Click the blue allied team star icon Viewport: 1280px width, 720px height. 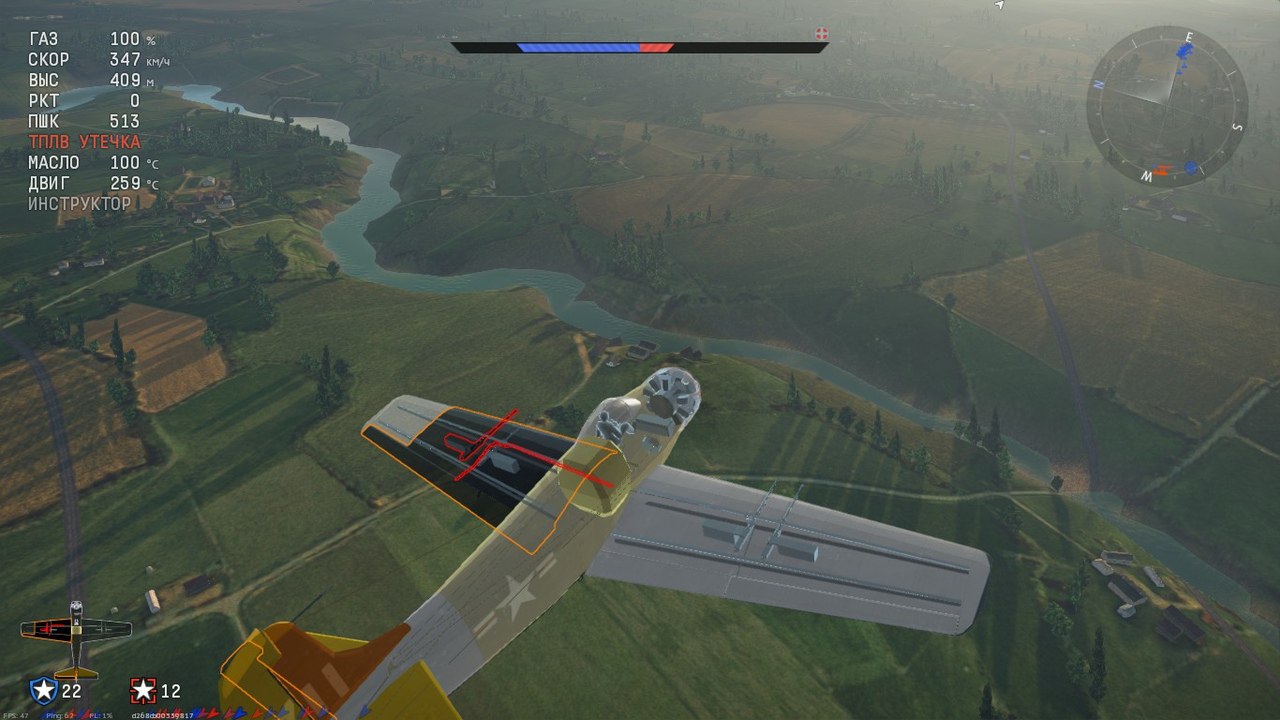(x=43, y=690)
